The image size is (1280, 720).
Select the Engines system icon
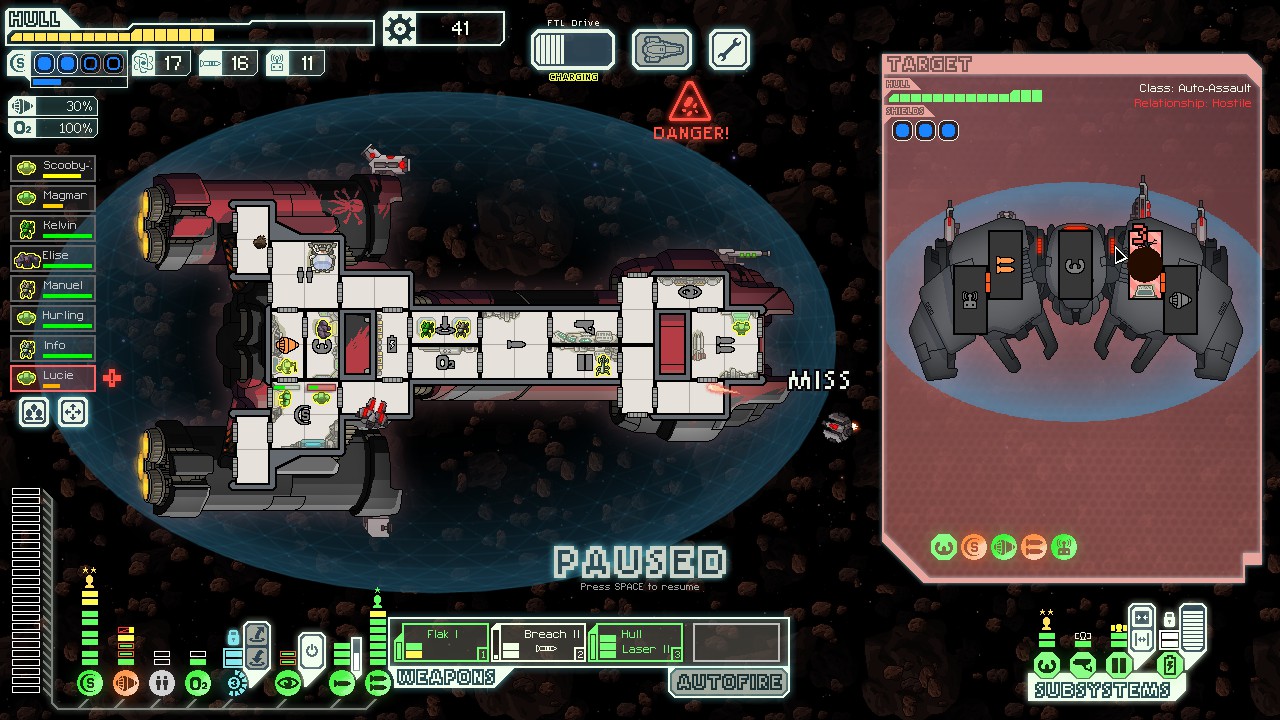(x=125, y=683)
